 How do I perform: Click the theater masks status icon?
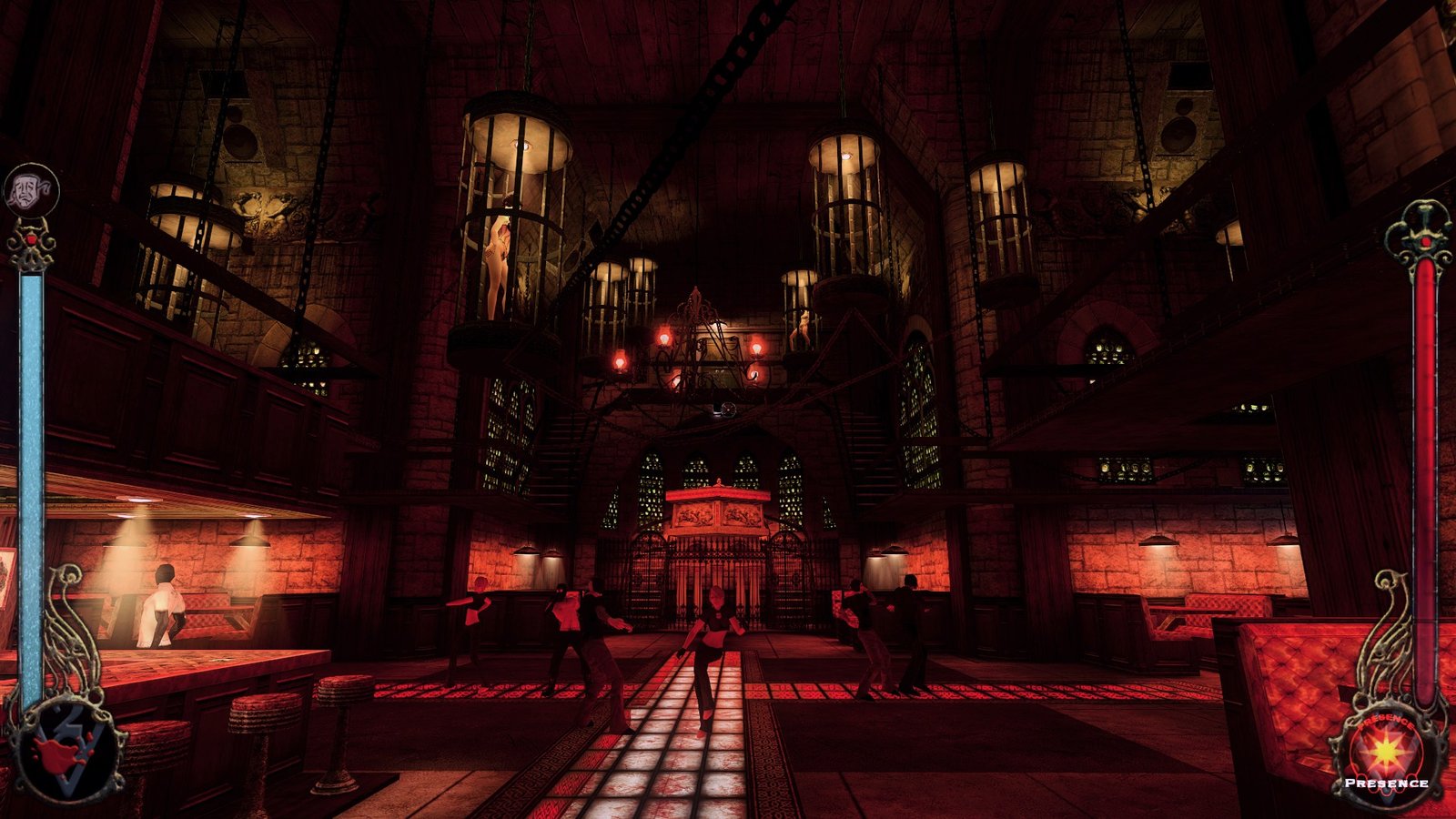coord(31,190)
